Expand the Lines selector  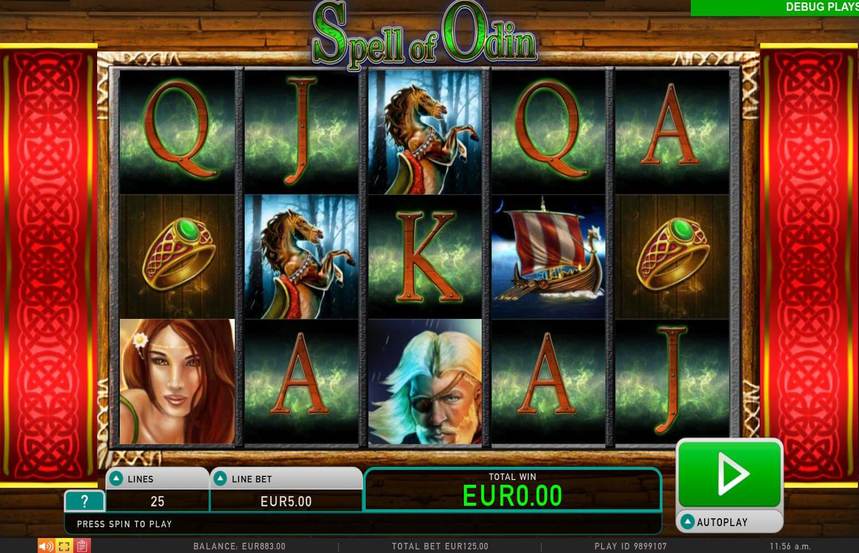pos(117,478)
